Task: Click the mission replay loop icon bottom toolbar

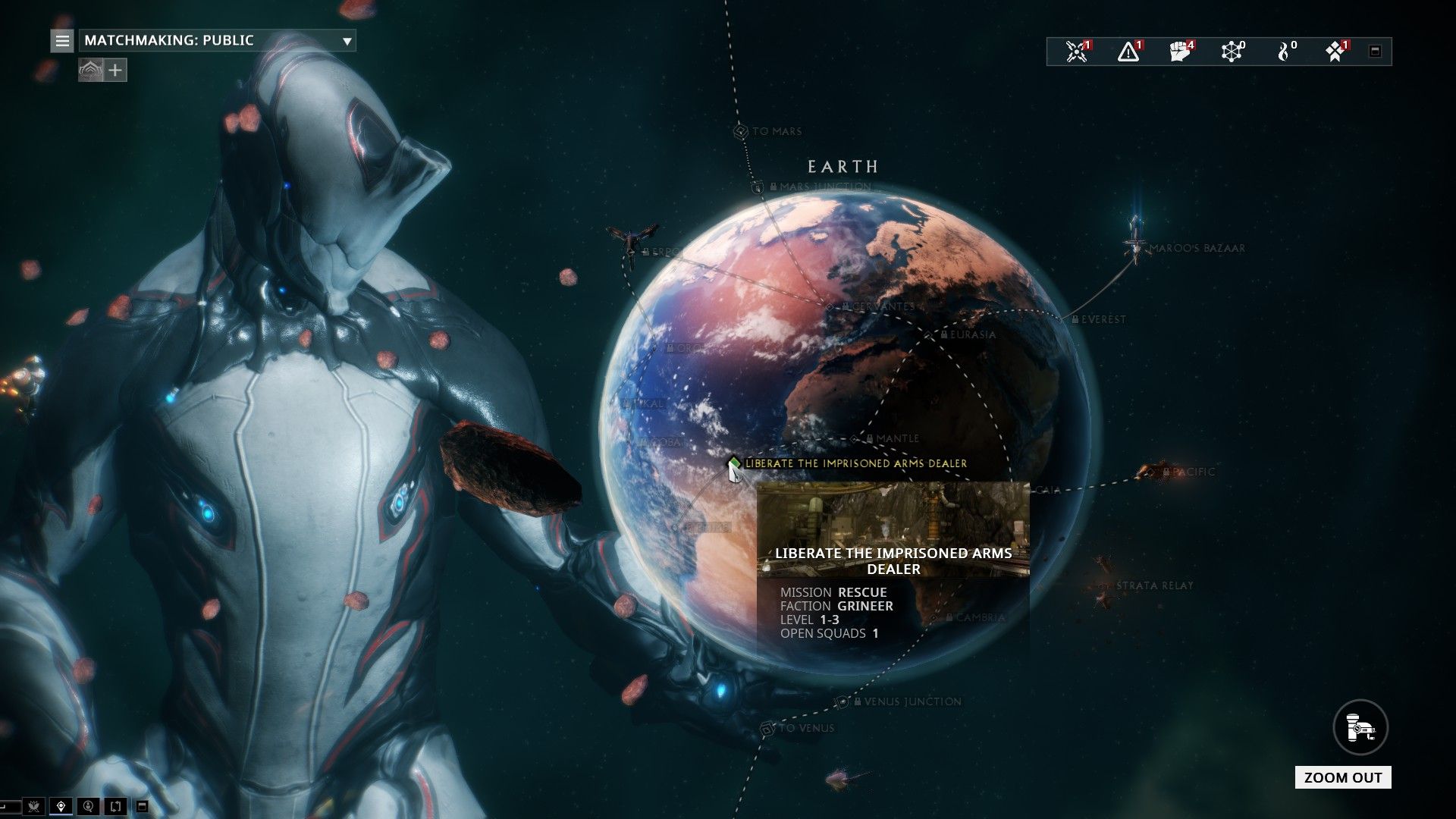Action: click(115, 806)
